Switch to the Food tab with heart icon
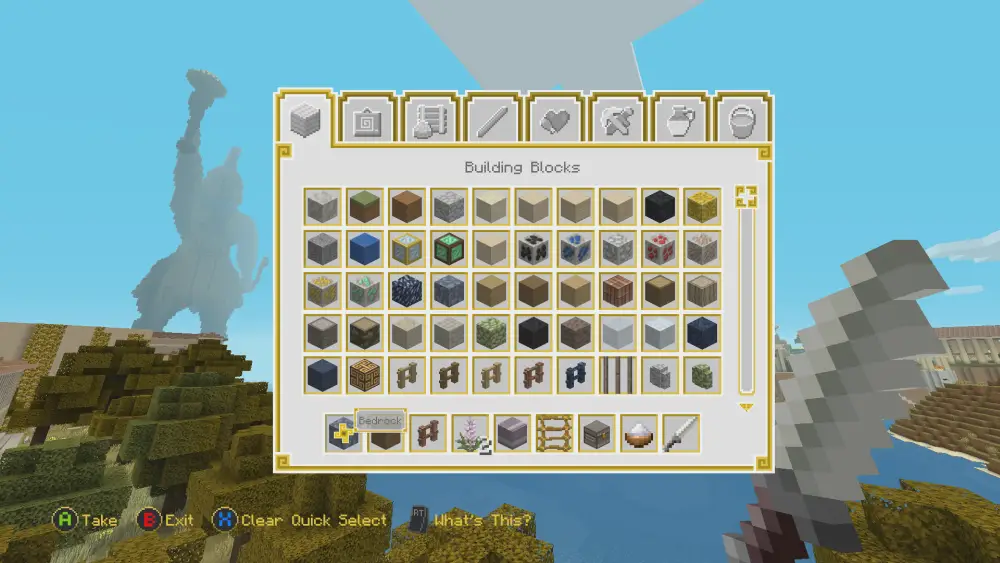1000x563 pixels. (555, 121)
